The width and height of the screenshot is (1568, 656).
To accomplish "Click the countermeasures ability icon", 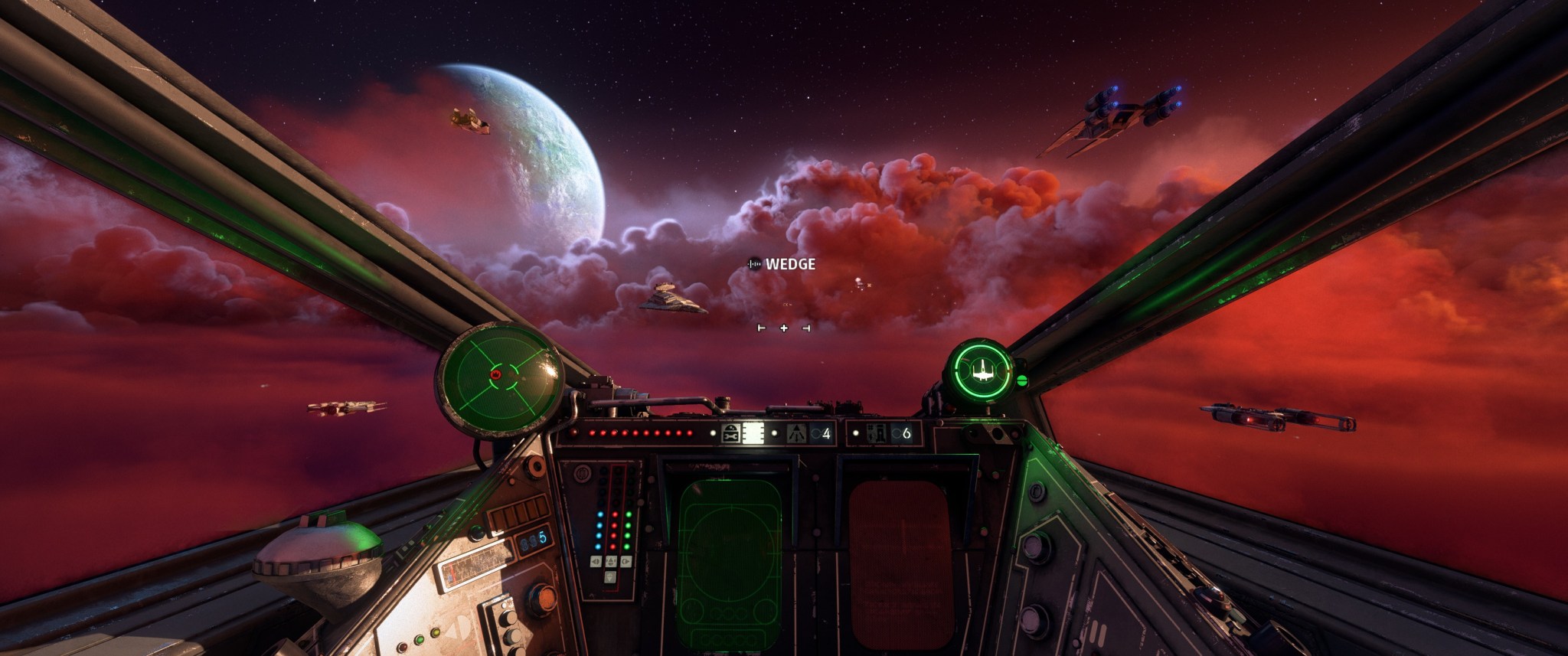I will (877, 433).
